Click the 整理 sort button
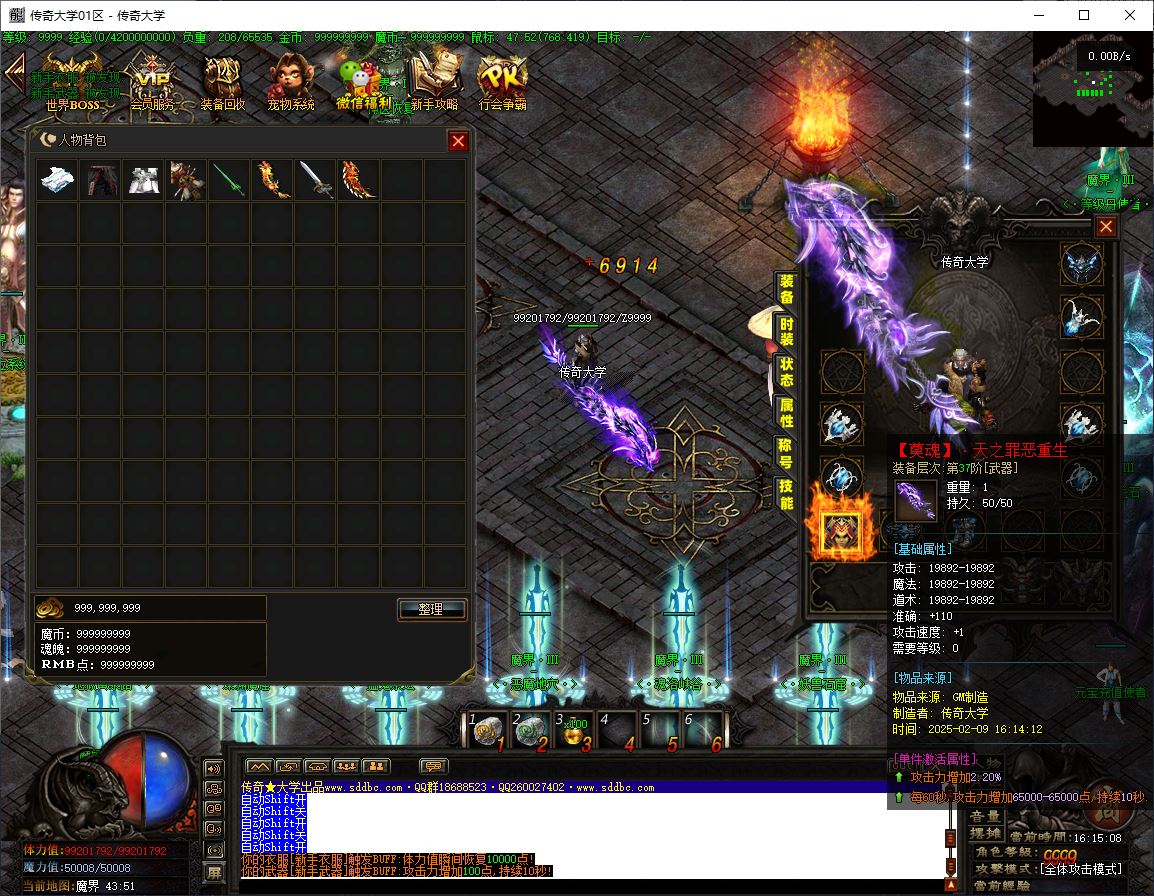This screenshot has width=1154, height=896. pyautogui.click(x=432, y=609)
